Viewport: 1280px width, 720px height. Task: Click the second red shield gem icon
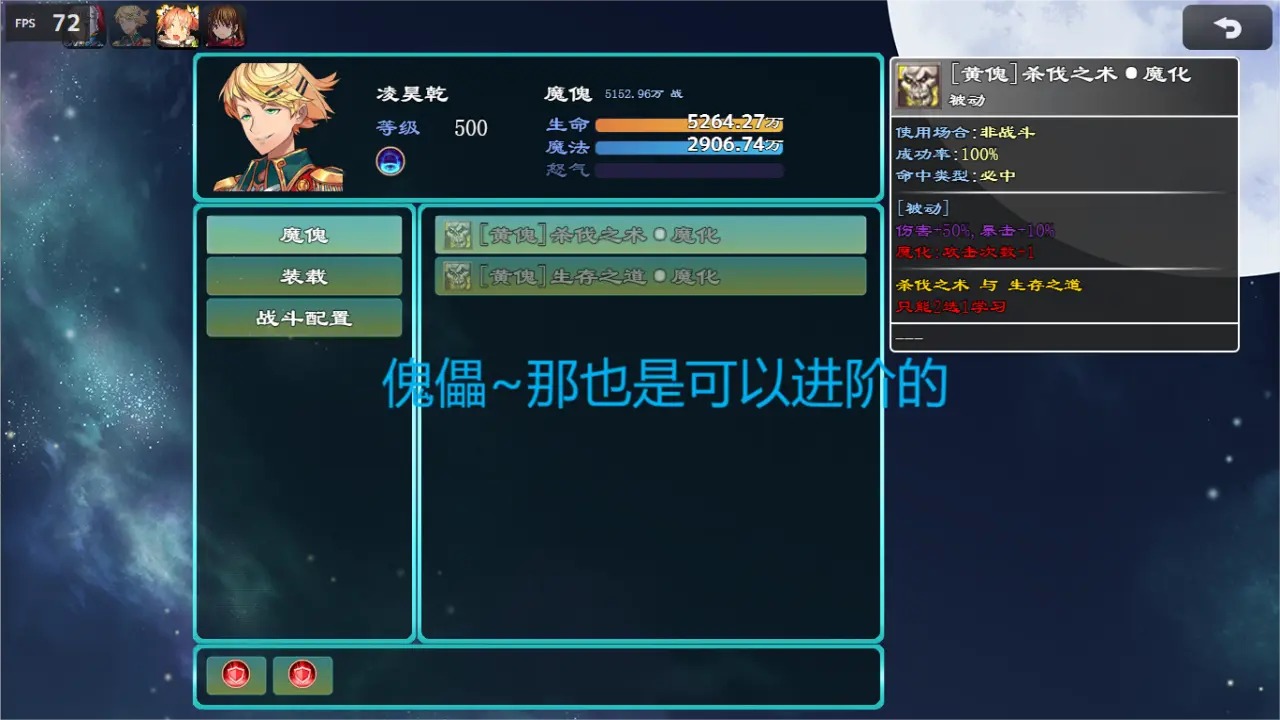click(x=302, y=675)
